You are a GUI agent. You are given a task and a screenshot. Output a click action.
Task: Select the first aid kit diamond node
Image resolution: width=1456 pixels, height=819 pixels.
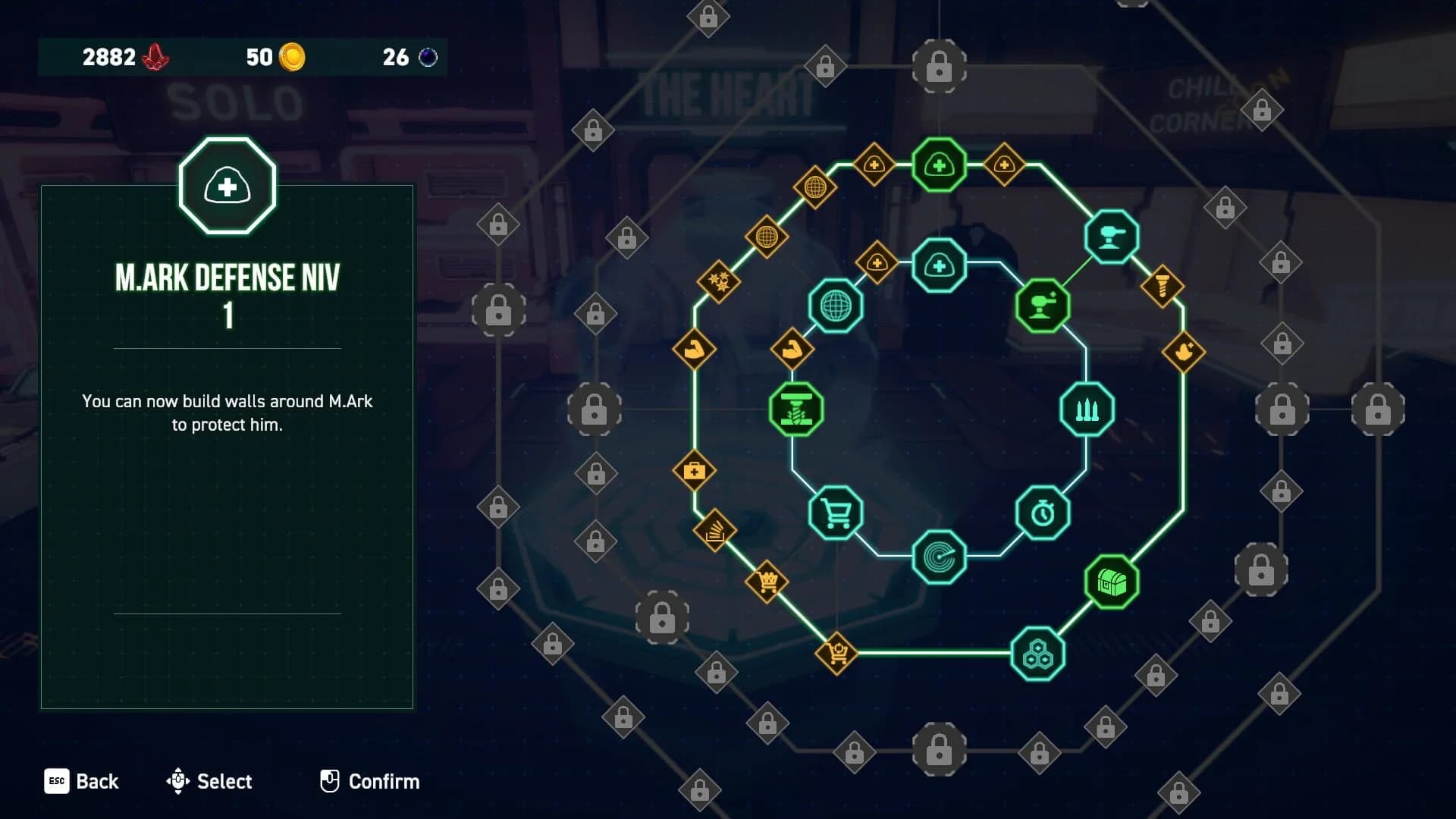[695, 470]
